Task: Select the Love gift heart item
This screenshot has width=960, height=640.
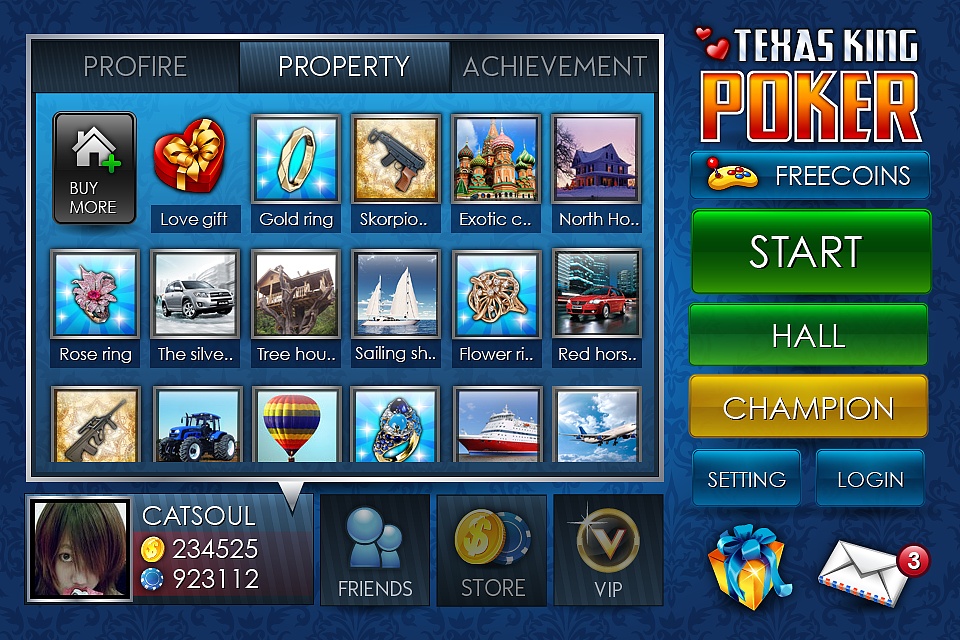Action: (190, 158)
